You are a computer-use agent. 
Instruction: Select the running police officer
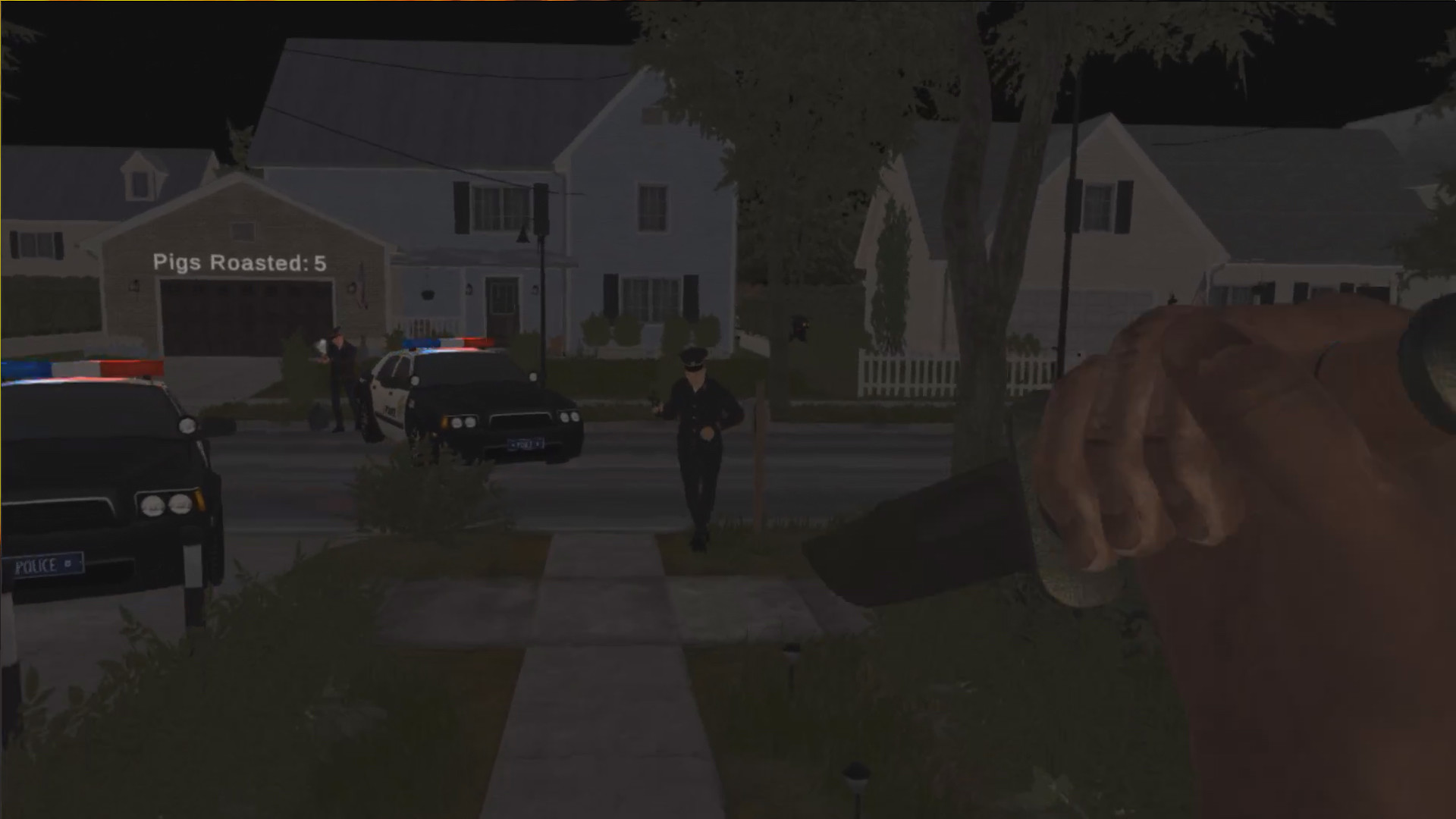tap(701, 440)
